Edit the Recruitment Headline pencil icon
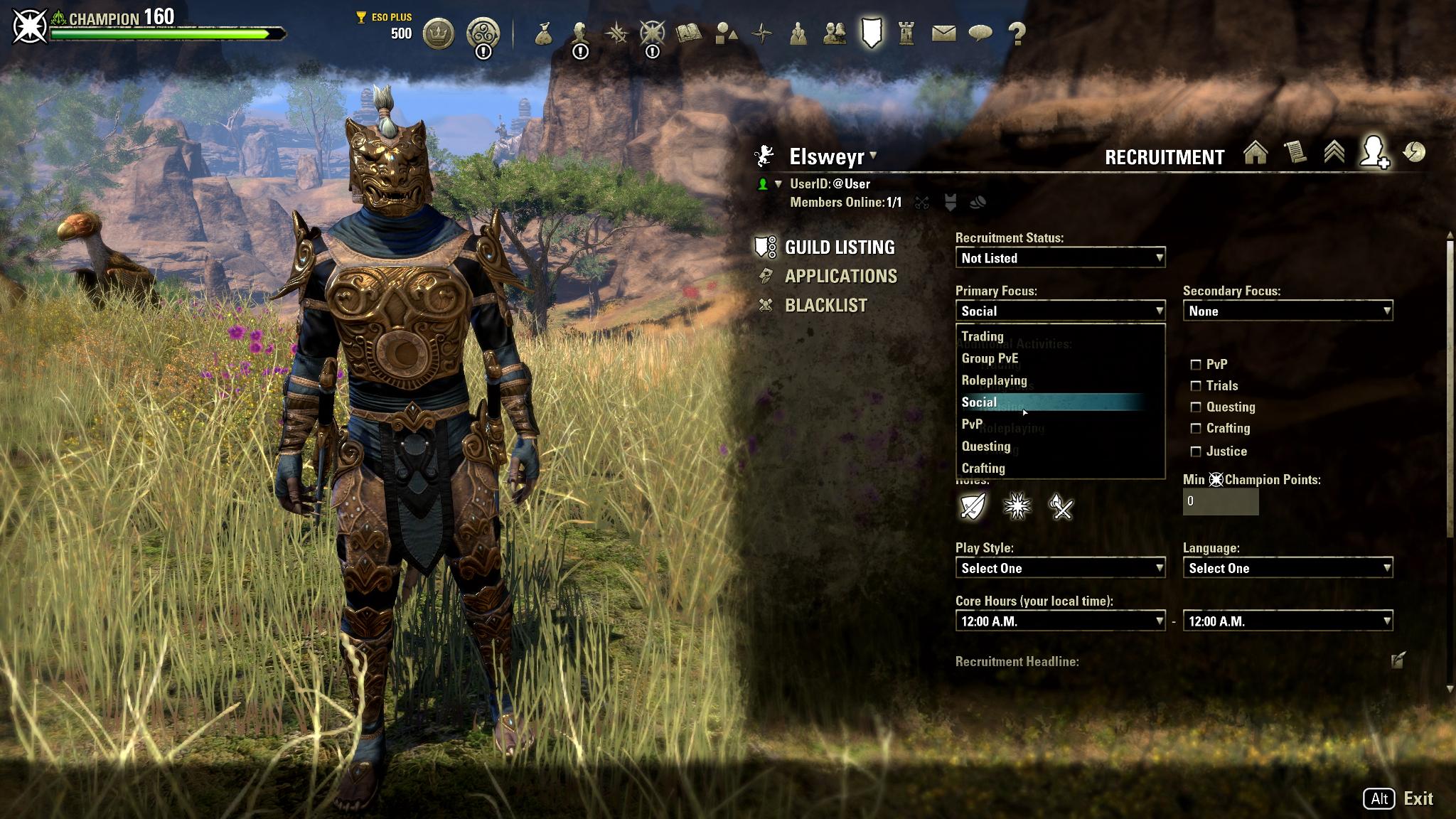The image size is (1456, 819). point(1397,660)
